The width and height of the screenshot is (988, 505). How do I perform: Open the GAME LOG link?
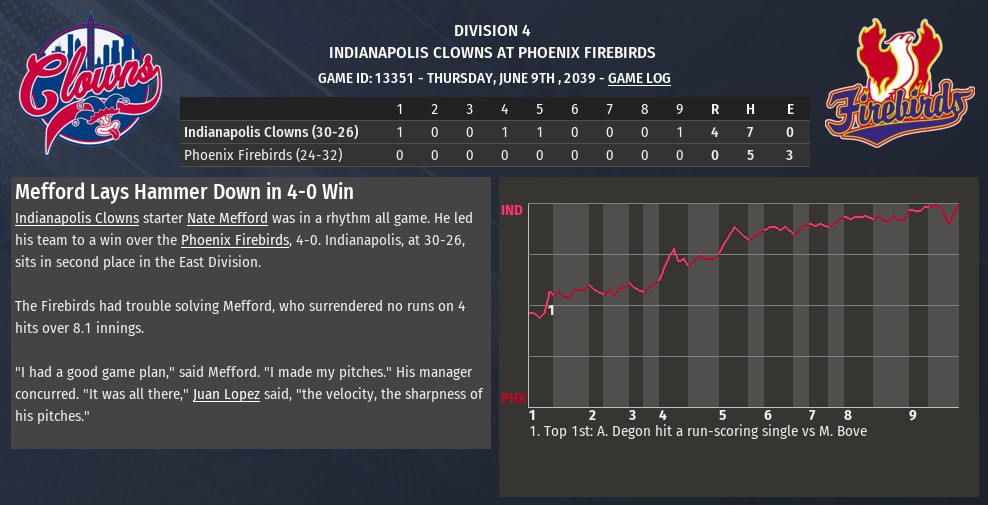639,78
